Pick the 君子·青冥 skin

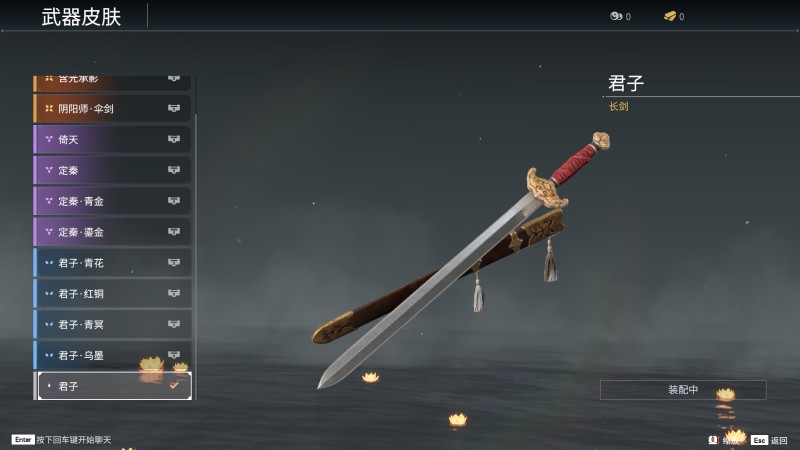click(x=112, y=324)
